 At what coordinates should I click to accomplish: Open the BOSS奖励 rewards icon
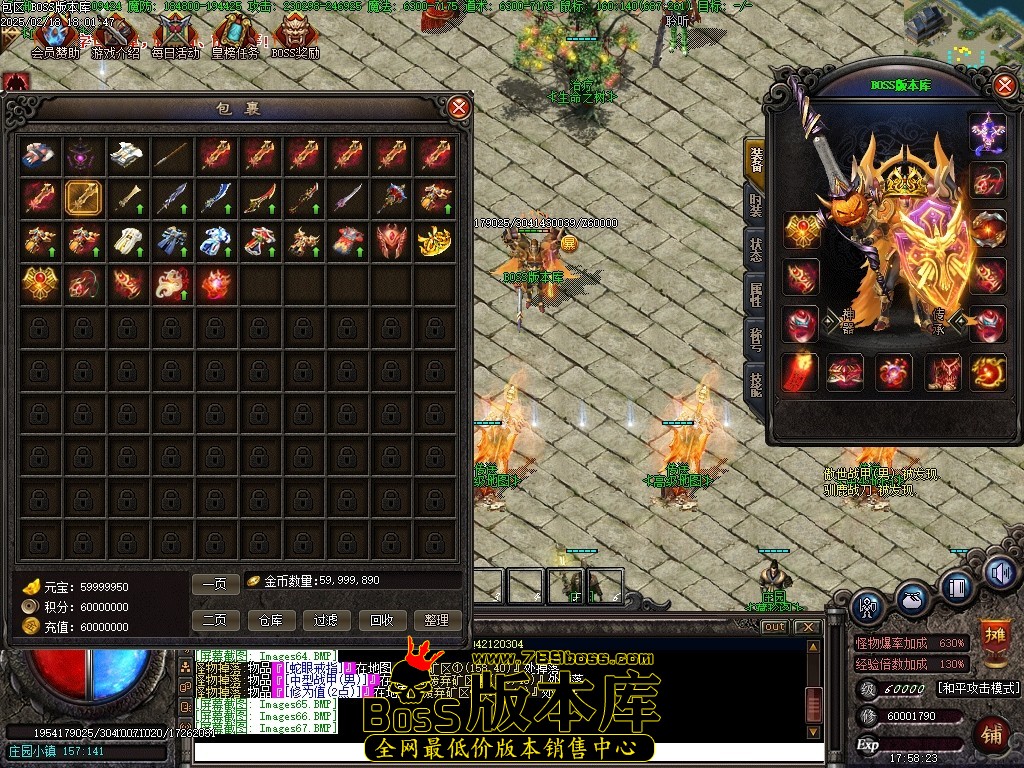295,40
